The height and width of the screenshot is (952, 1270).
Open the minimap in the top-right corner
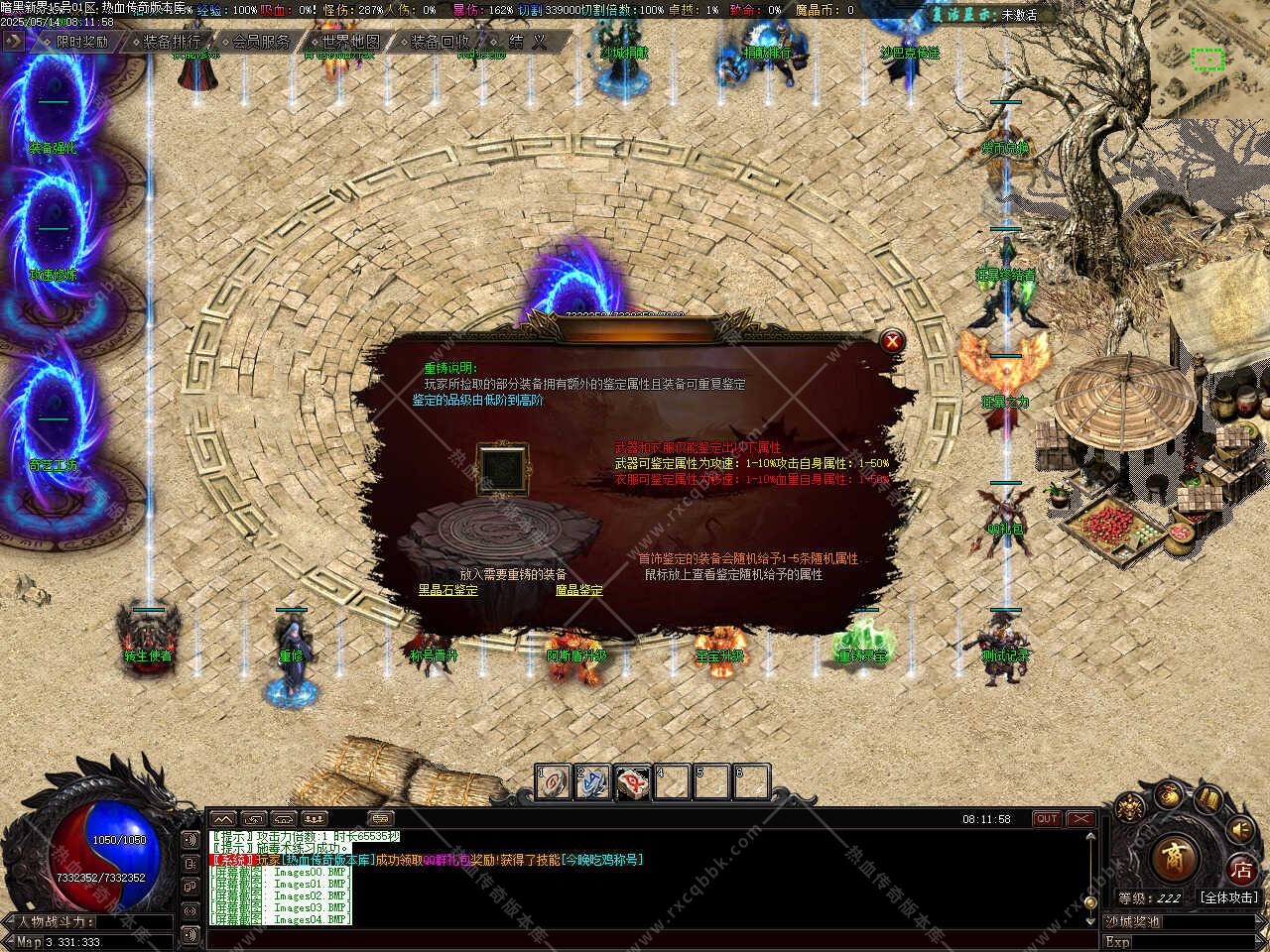(1207, 59)
